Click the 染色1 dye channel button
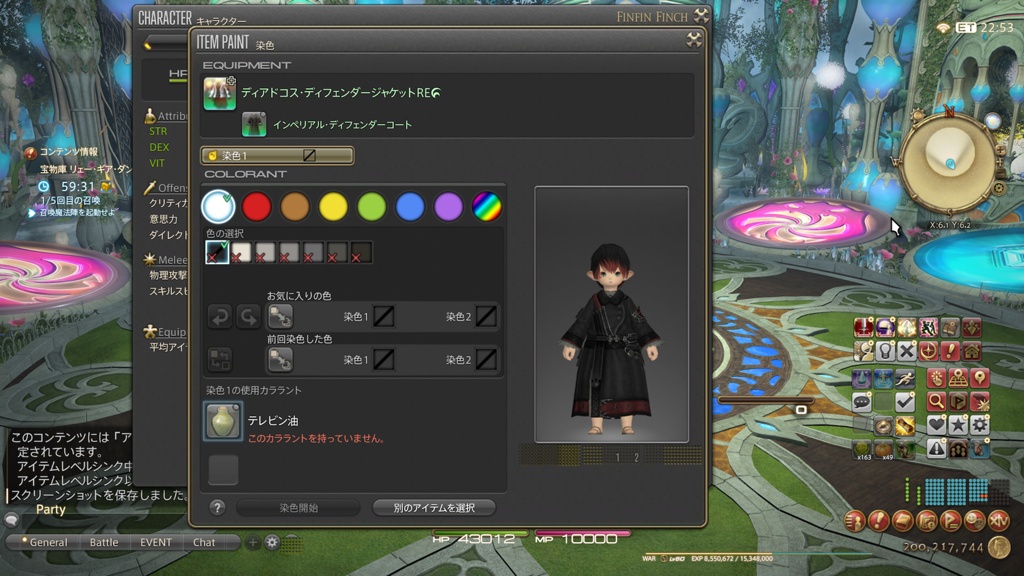1024x576 pixels. (x=277, y=156)
